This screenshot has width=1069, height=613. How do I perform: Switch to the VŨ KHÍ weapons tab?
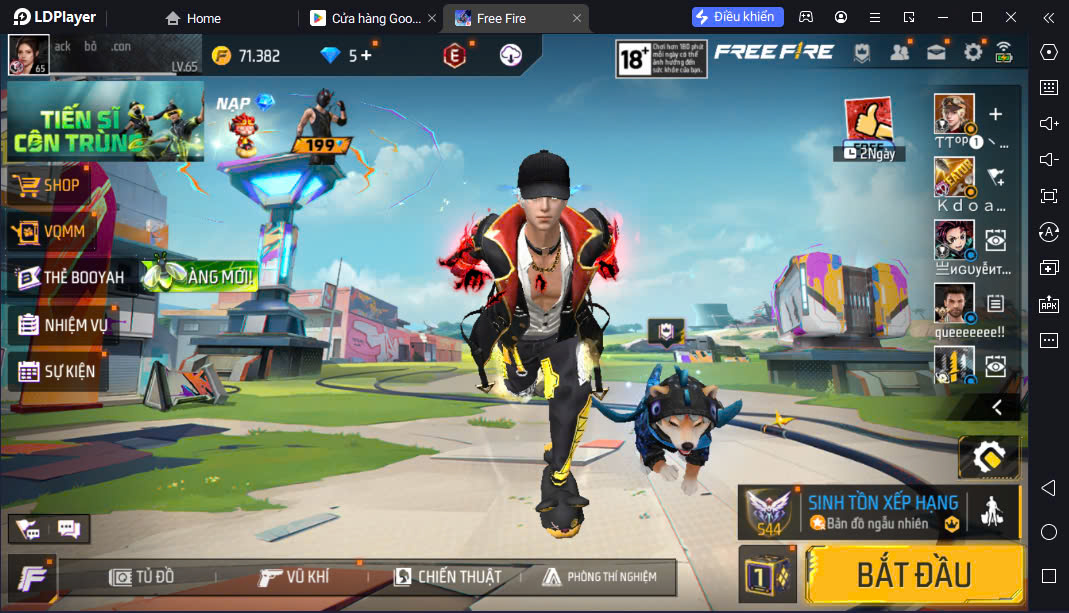point(294,577)
